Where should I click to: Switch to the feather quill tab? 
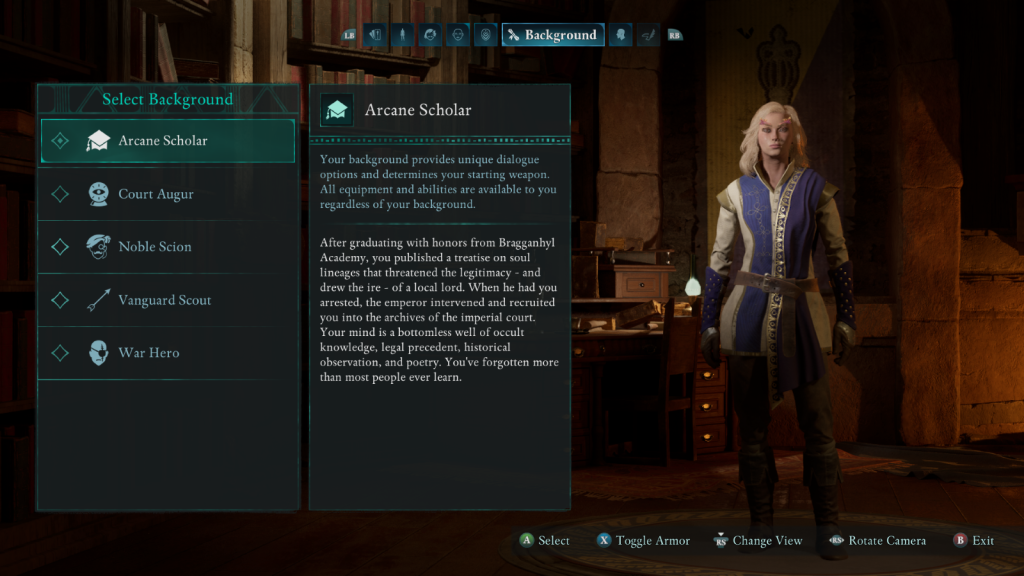point(648,35)
